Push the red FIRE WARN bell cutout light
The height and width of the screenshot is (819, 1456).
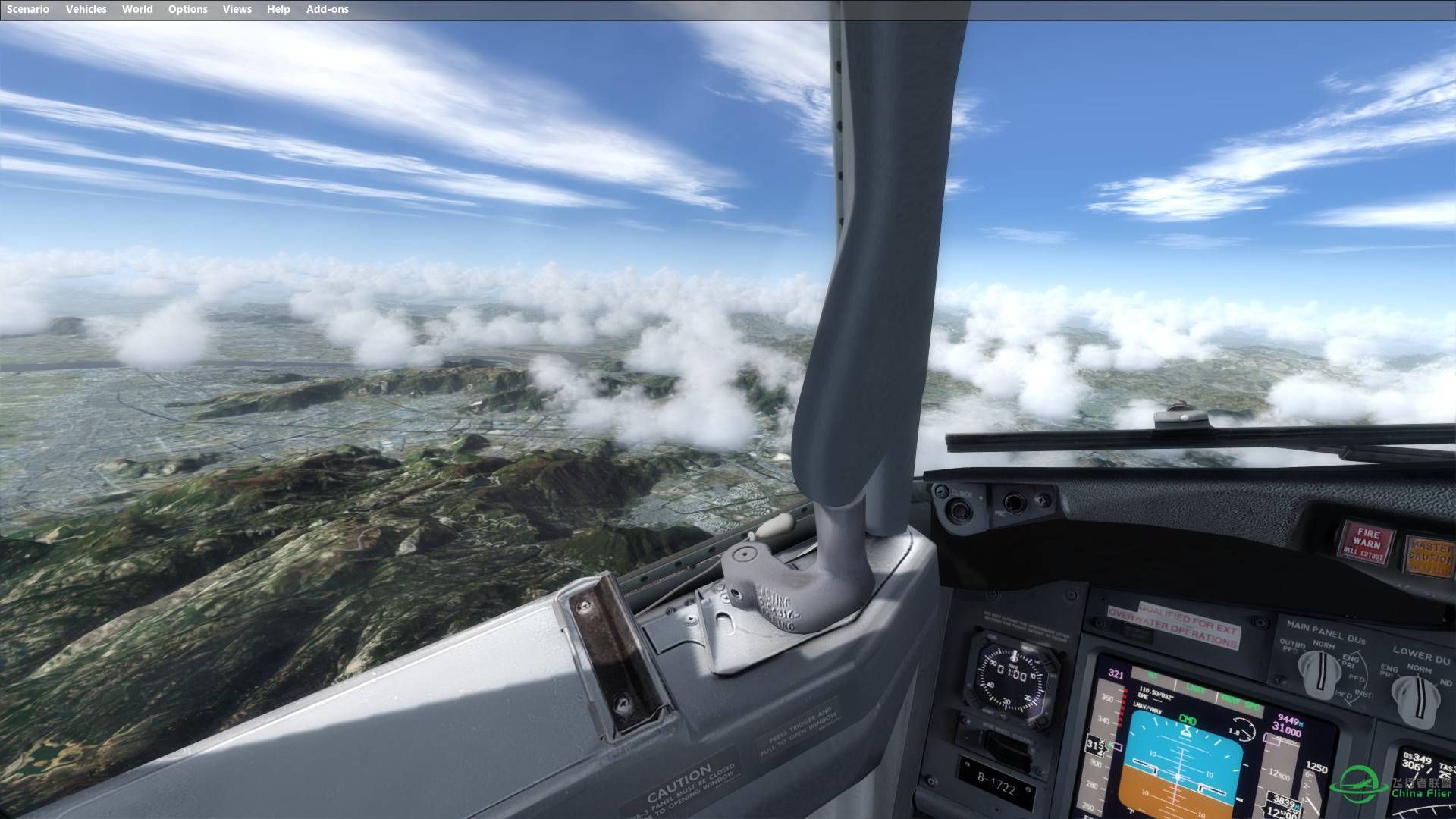coord(1365,541)
